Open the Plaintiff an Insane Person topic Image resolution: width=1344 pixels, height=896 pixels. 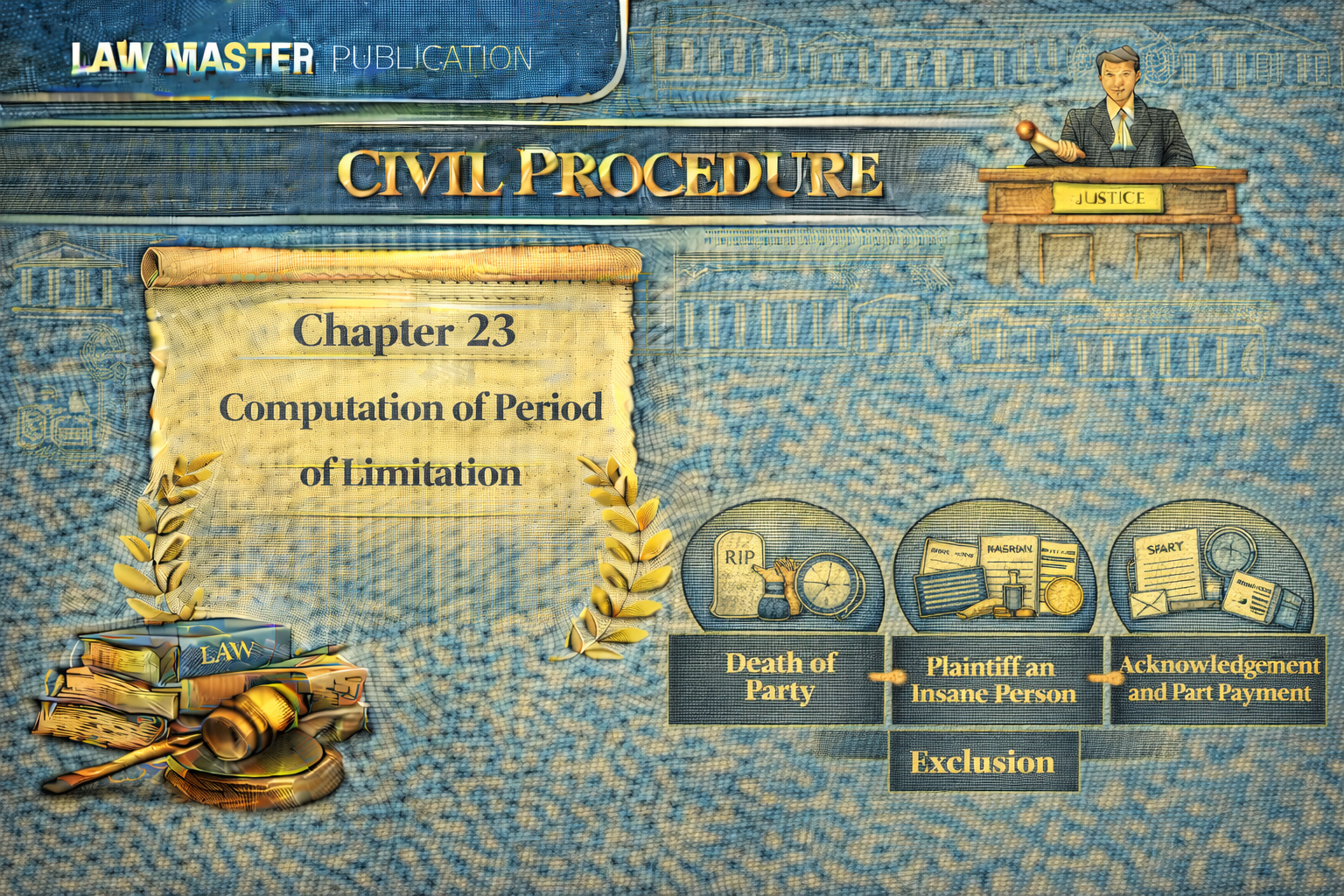[995, 680]
